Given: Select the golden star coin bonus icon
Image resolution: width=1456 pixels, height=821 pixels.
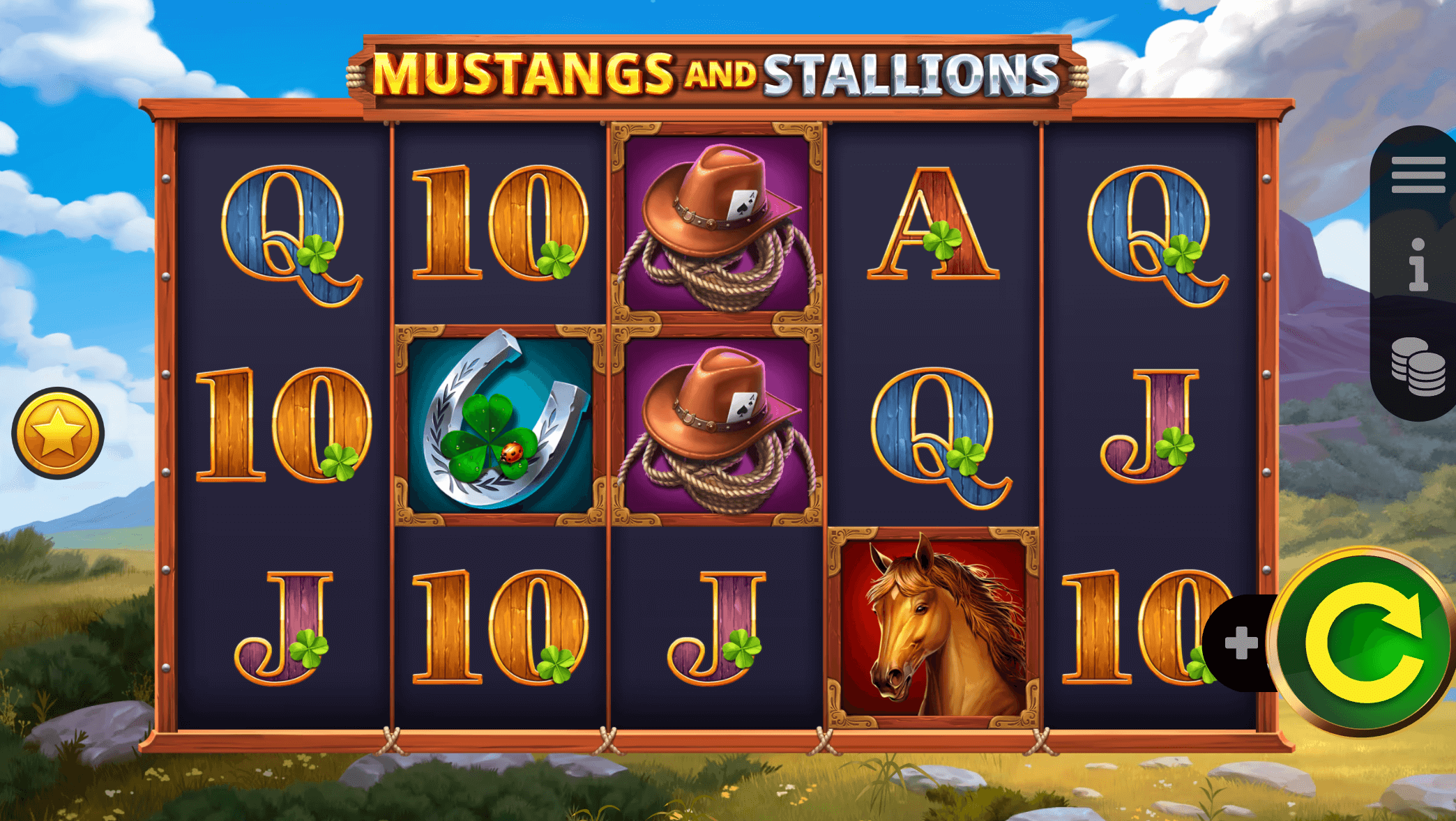Looking at the screenshot, I should (x=57, y=432).
